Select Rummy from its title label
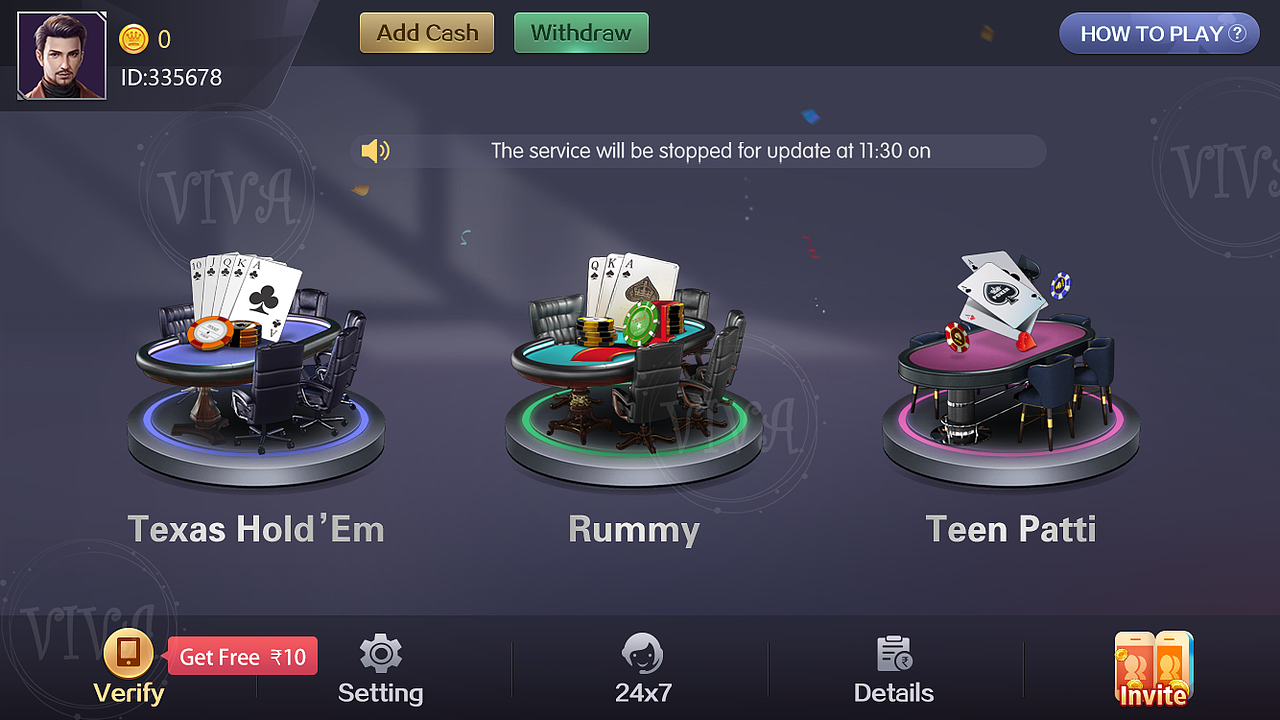 point(634,529)
